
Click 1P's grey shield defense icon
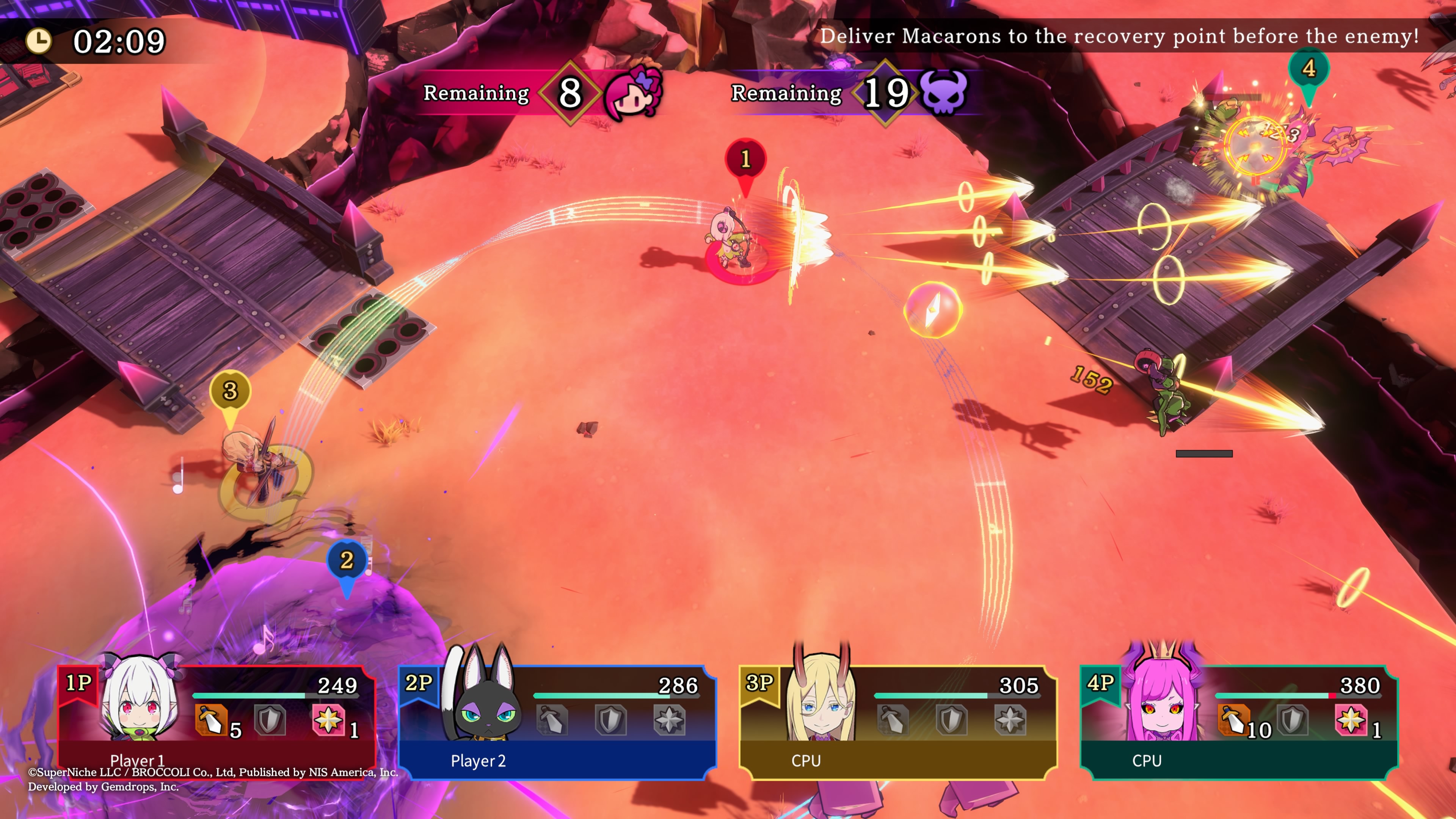coord(270,720)
